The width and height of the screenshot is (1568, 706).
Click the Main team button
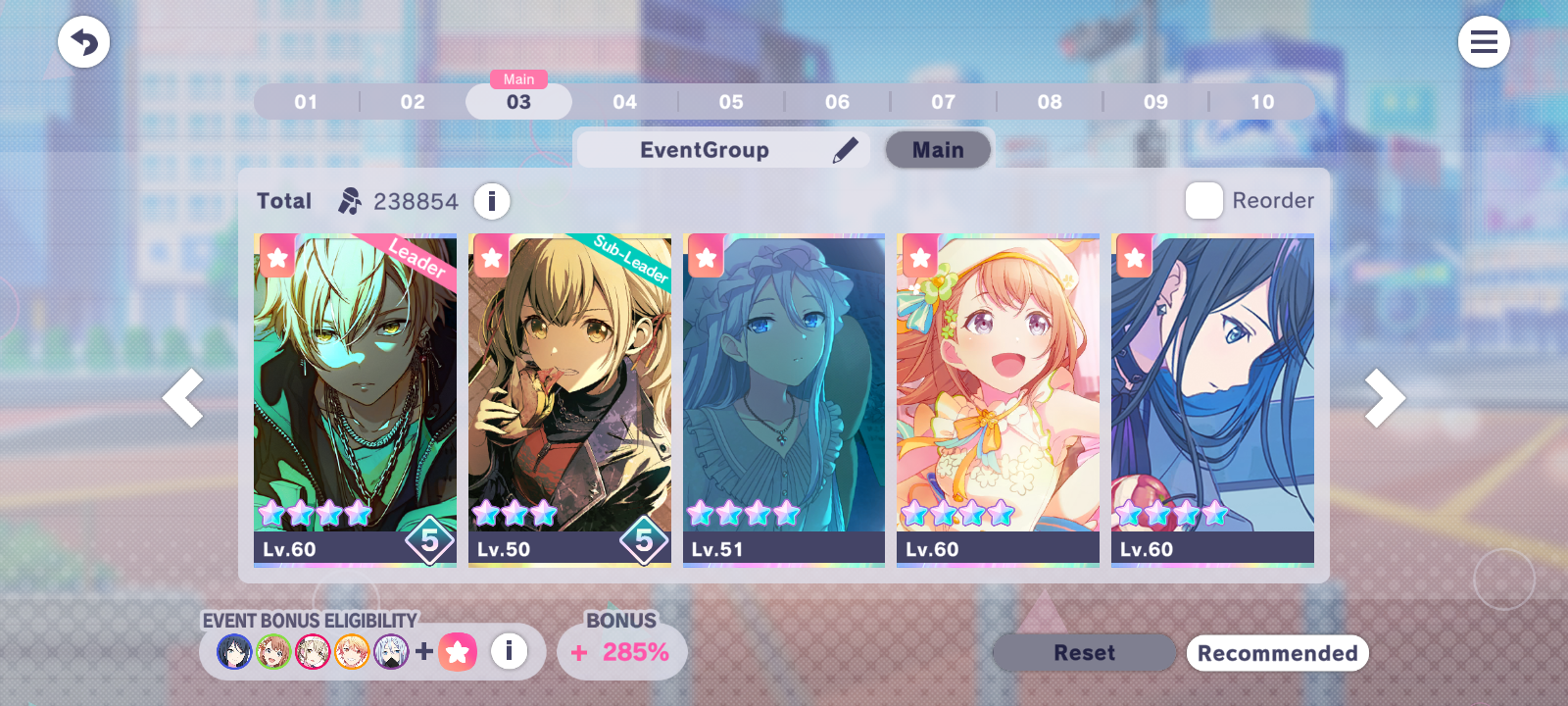(x=938, y=150)
